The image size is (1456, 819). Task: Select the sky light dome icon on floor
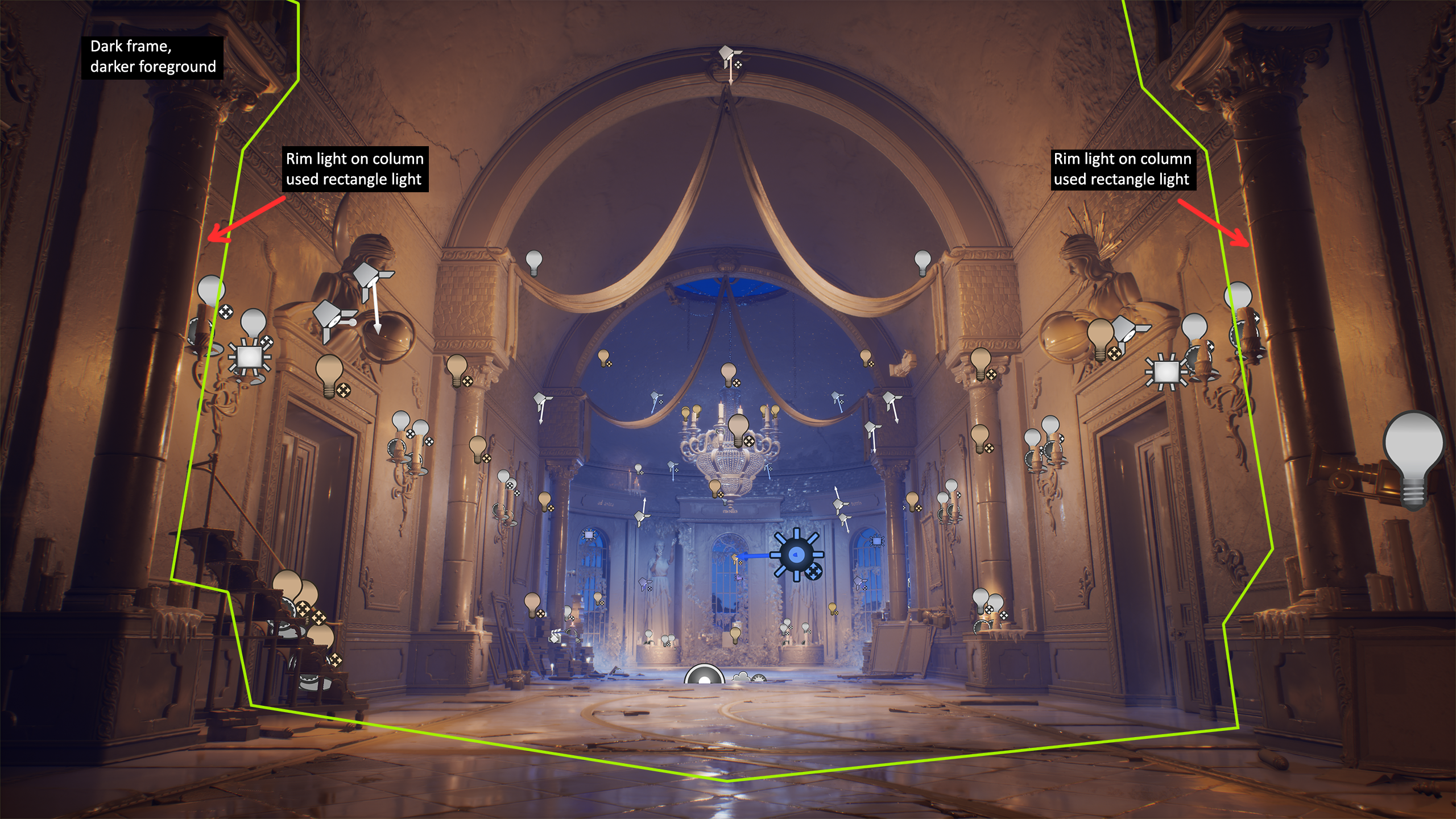[x=704, y=676]
